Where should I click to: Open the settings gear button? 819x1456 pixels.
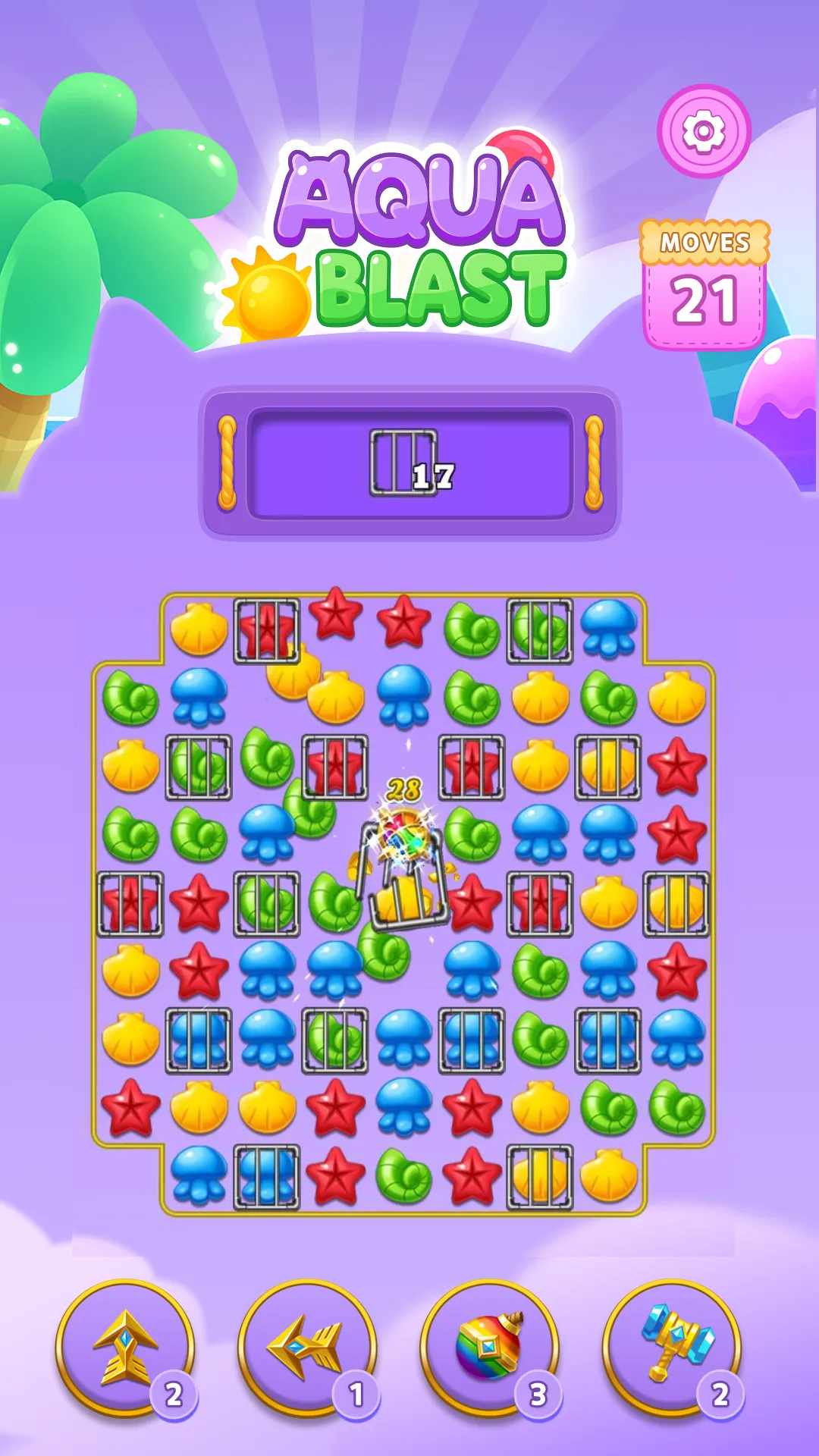pyautogui.click(x=704, y=131)
